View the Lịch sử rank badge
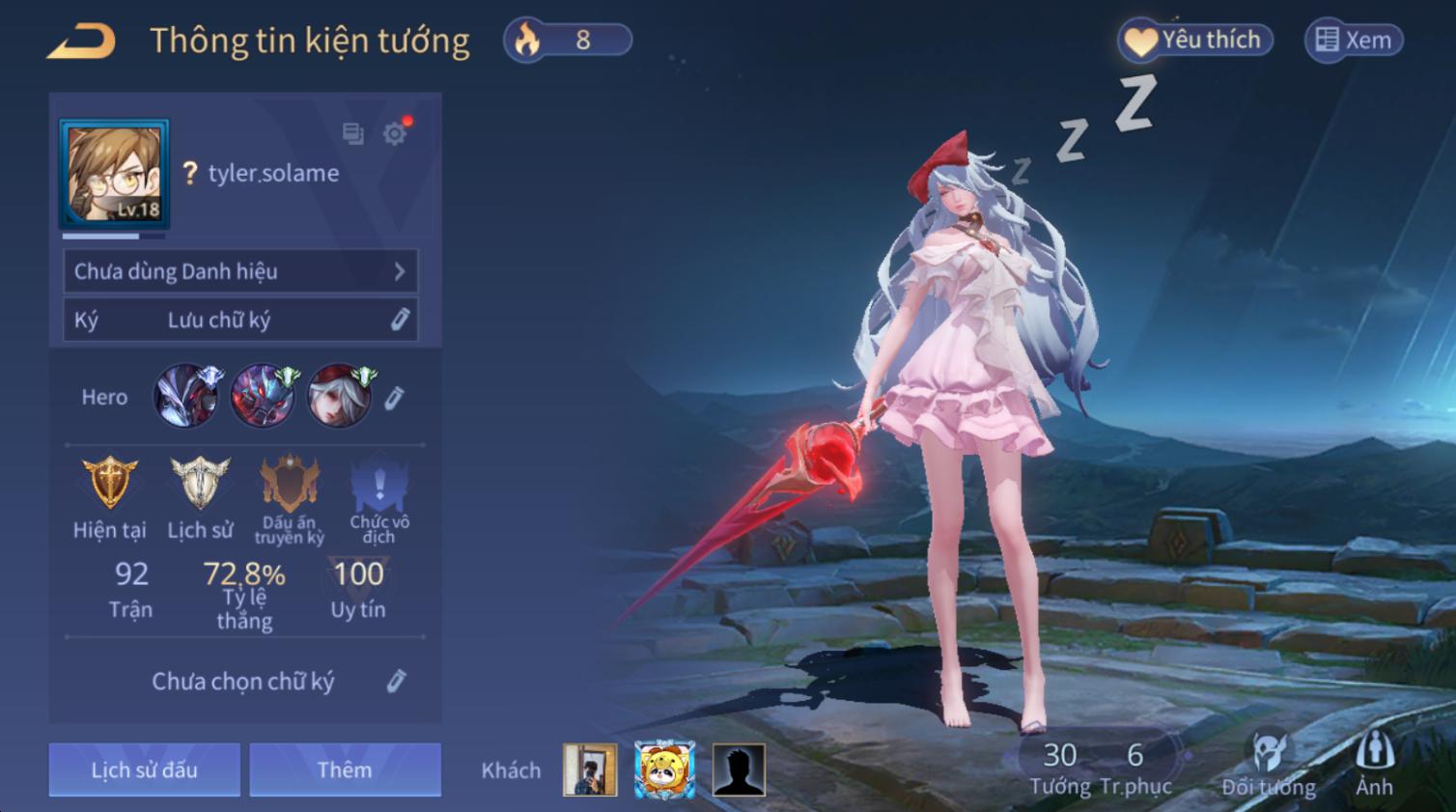This screenshot has height=812, width=1456. pos(200,483)
